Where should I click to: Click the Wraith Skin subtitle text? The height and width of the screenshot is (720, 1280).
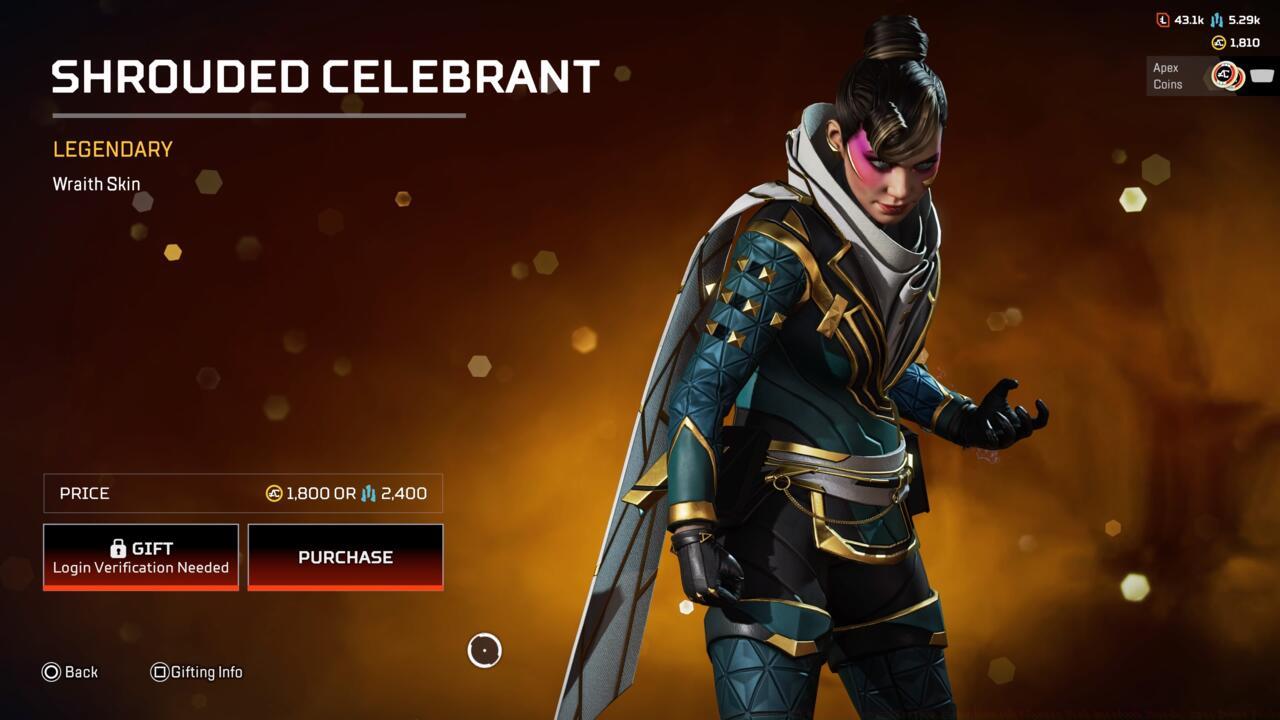click(96, 184)
